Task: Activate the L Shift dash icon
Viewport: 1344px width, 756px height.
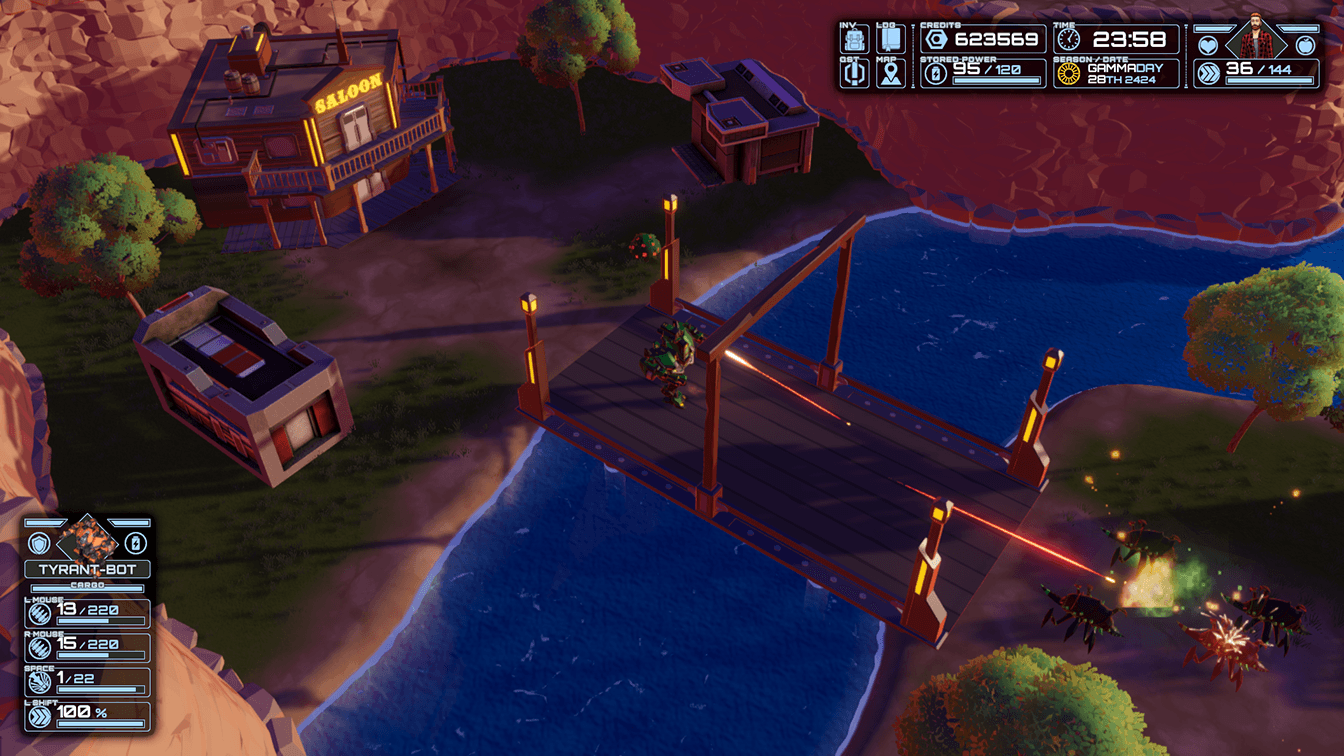Action: pos(39,716)
